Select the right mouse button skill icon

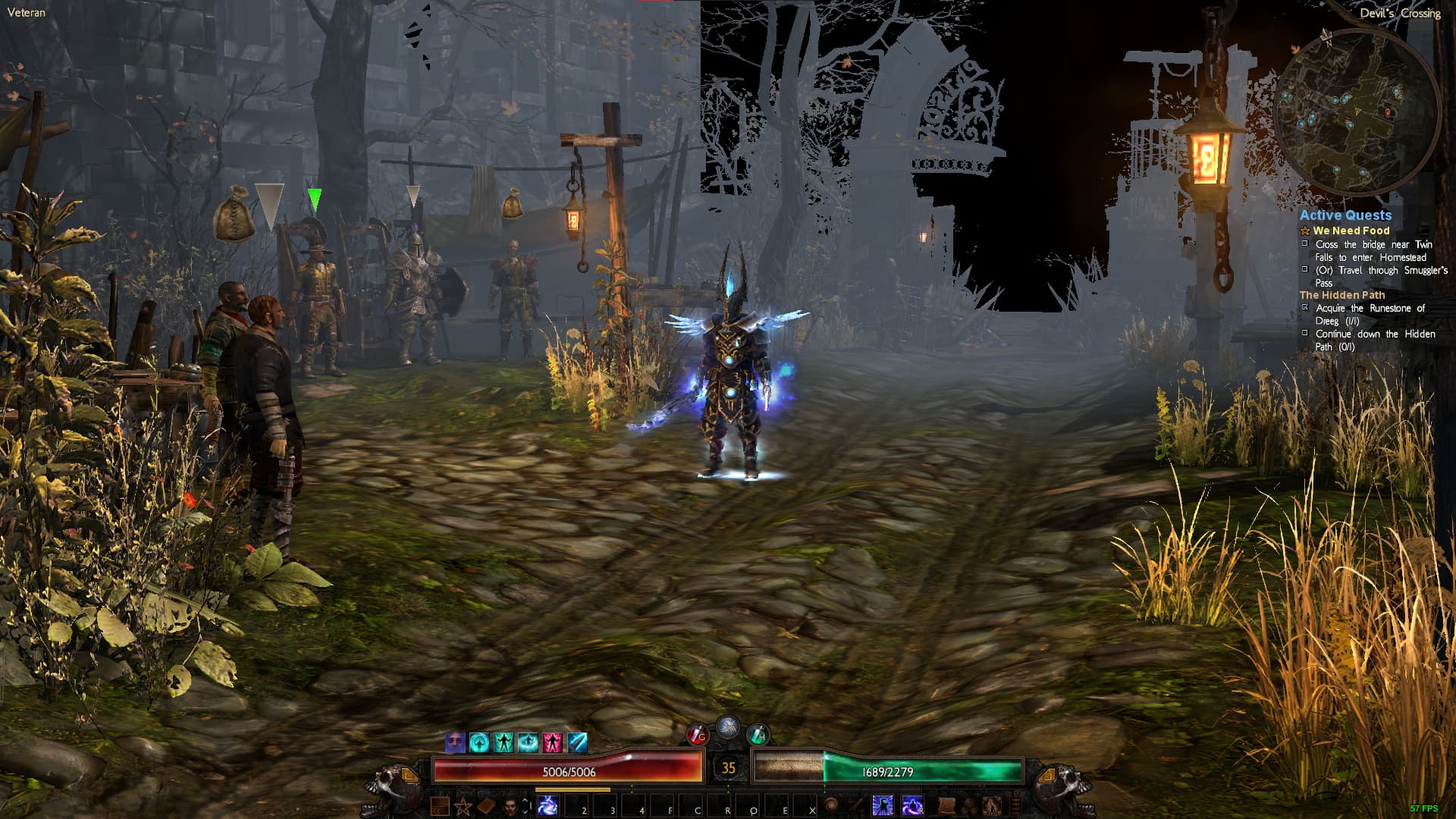(912, 806)
